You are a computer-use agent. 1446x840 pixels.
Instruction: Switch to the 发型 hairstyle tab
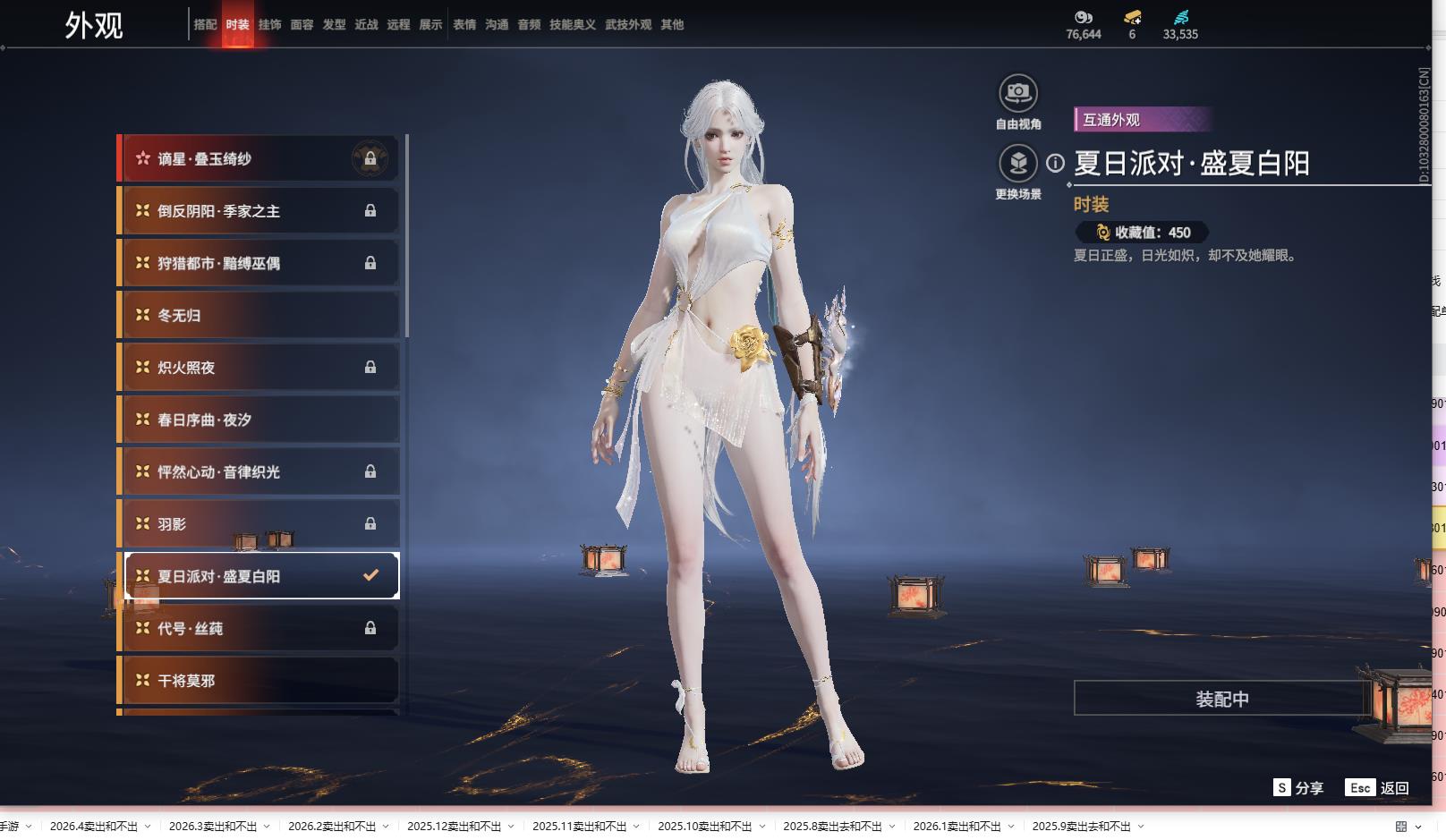pos(334,25)
